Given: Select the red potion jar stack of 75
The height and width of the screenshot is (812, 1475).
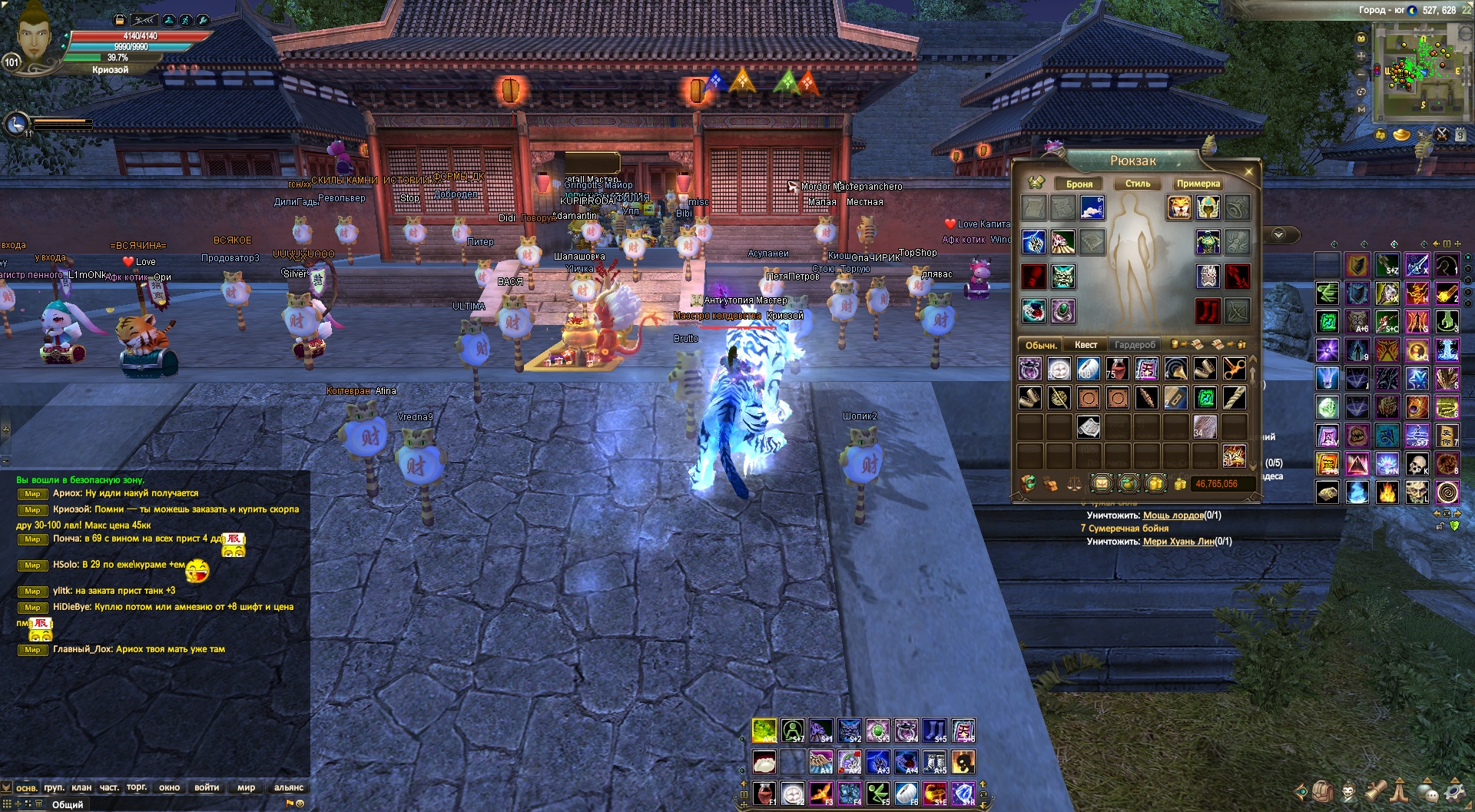Looking at the screenshot, I should click(x=1117, y=370).
